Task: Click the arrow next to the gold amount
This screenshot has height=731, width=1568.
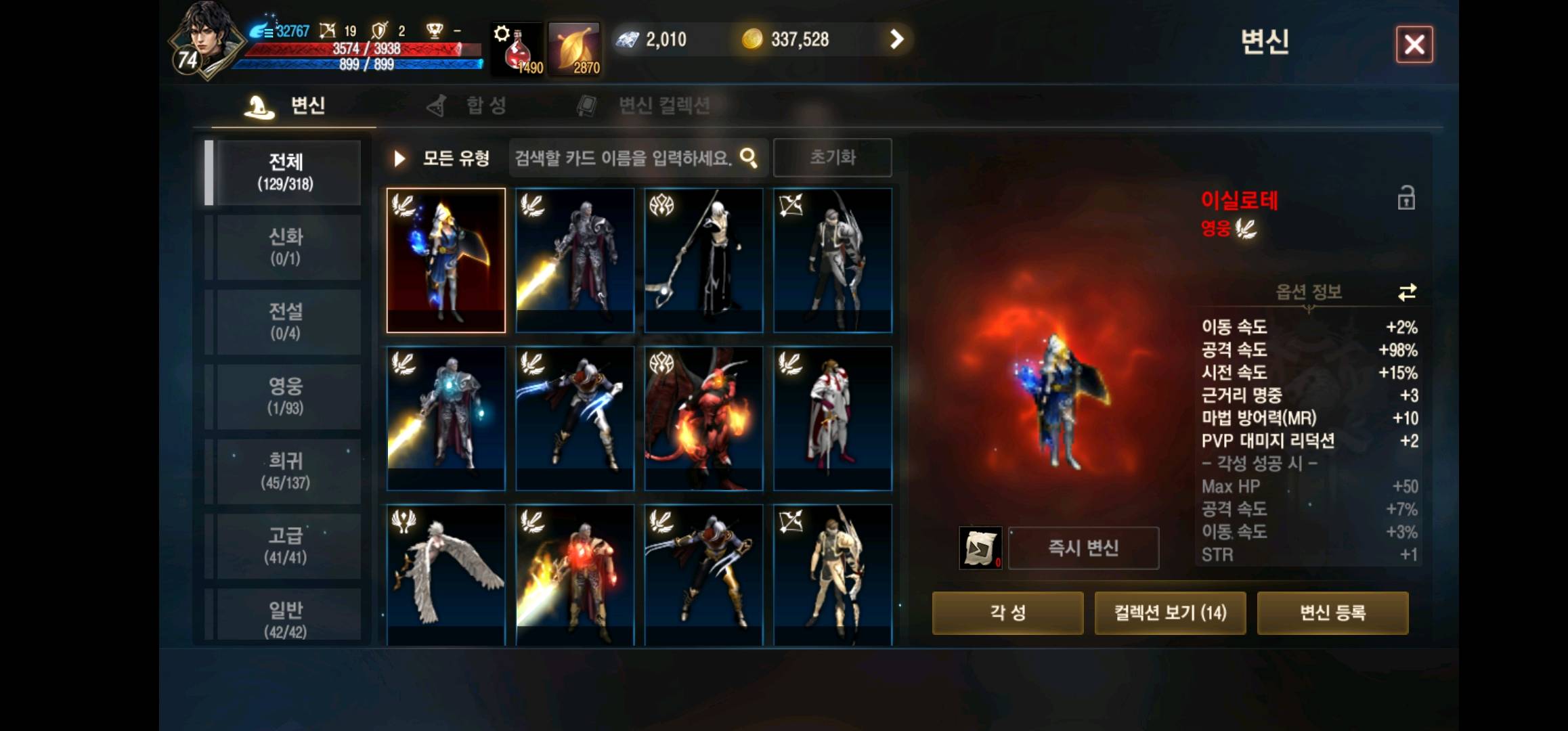Action: tap(898, 39)
